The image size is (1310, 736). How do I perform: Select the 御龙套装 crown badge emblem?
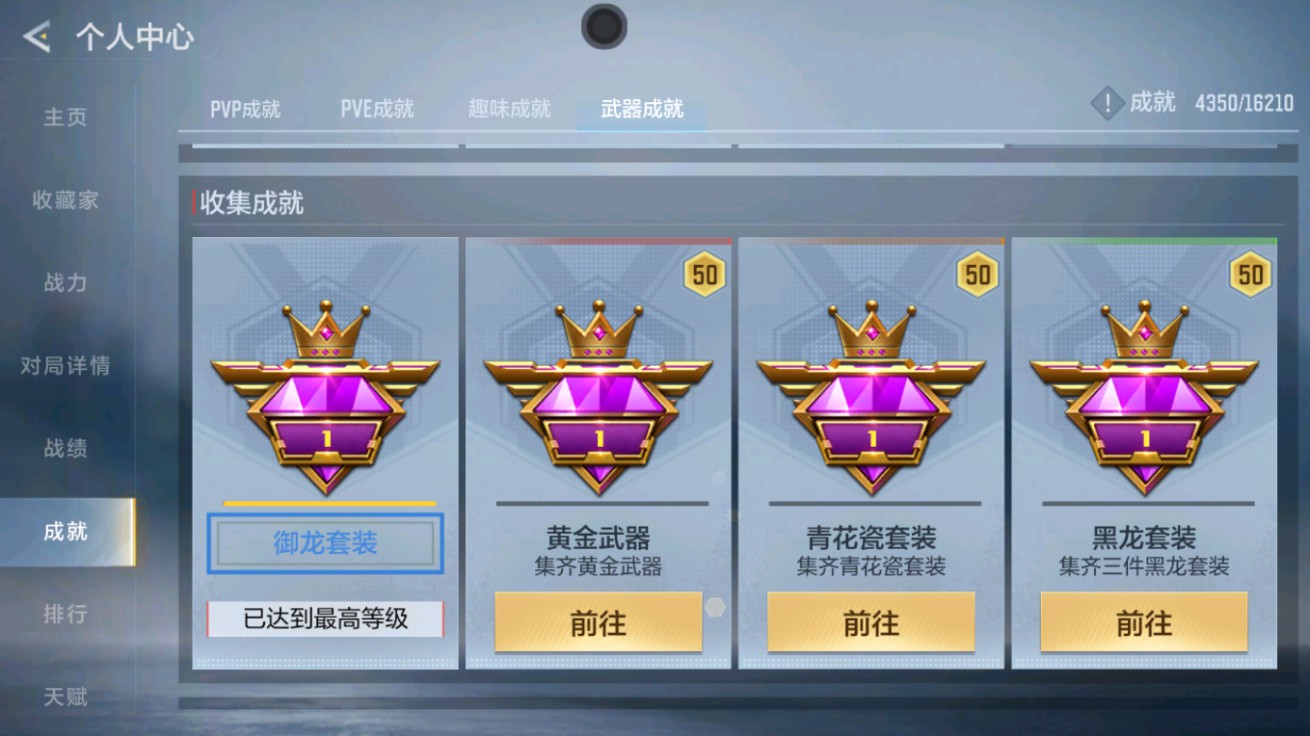[324, 400]
